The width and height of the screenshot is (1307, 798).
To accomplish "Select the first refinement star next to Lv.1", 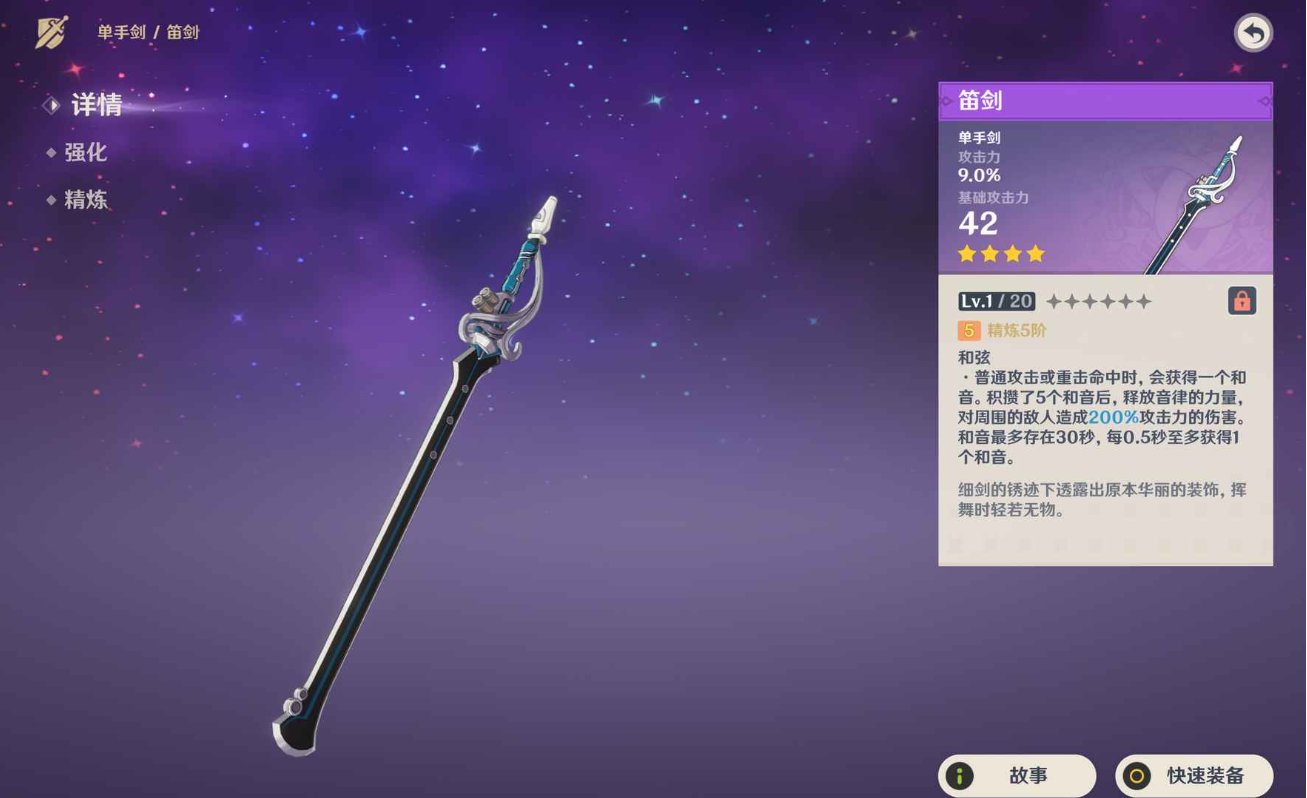I will (x=1053, y=300).
